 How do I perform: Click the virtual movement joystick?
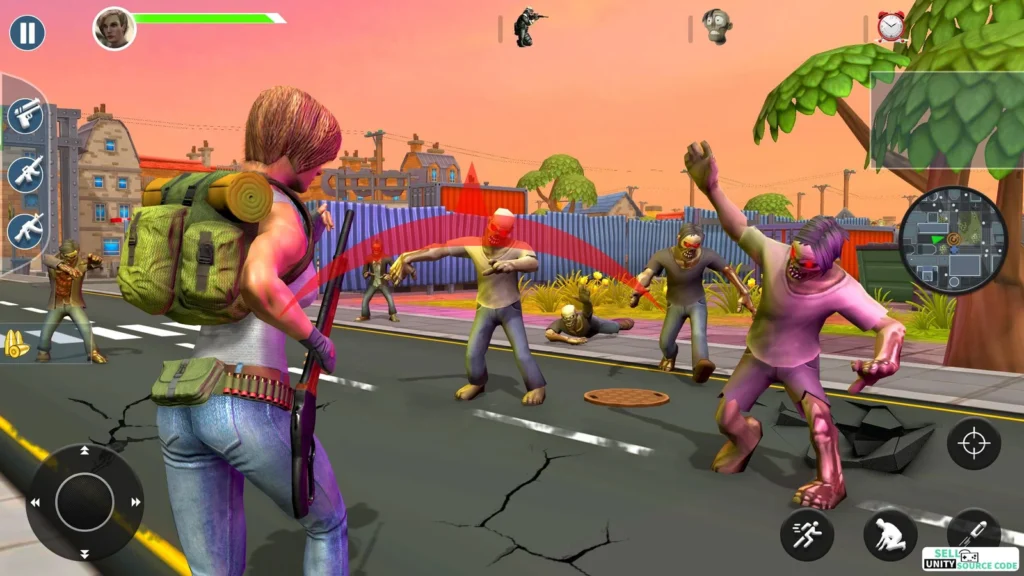point(84,502)
